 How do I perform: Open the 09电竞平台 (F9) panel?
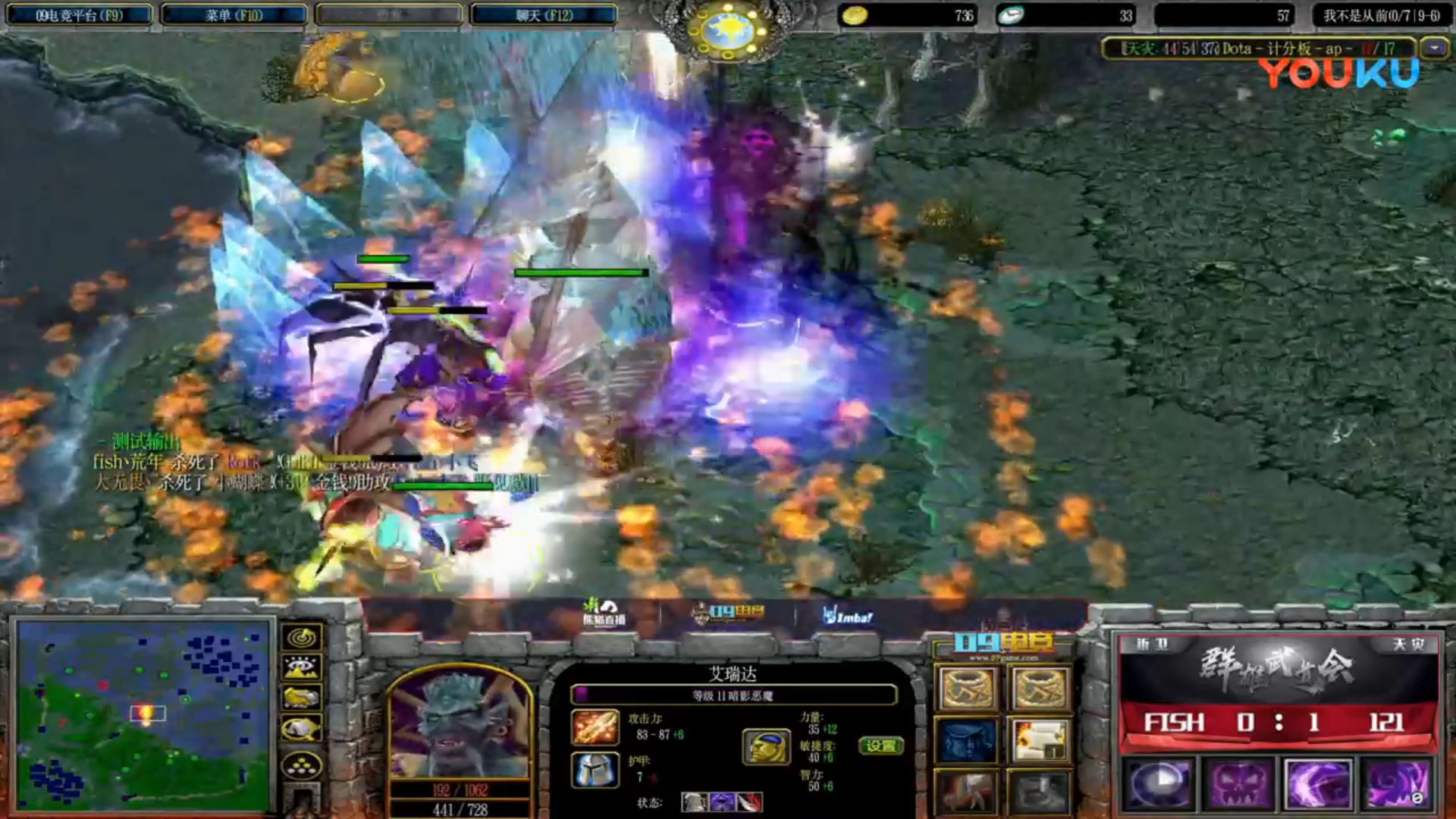pos(79,15)
